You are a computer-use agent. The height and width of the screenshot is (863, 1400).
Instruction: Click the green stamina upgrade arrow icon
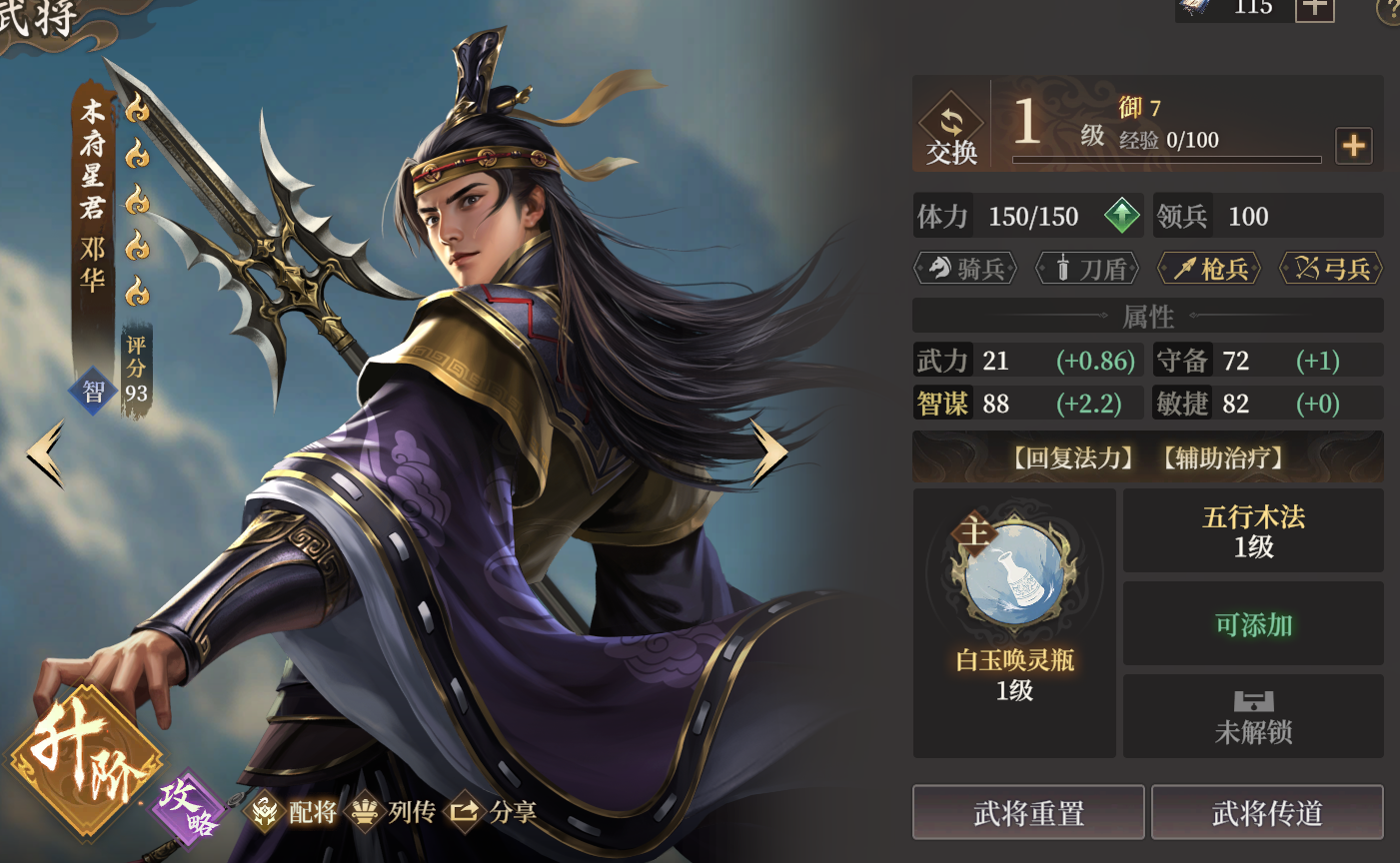click(1121, 216)
